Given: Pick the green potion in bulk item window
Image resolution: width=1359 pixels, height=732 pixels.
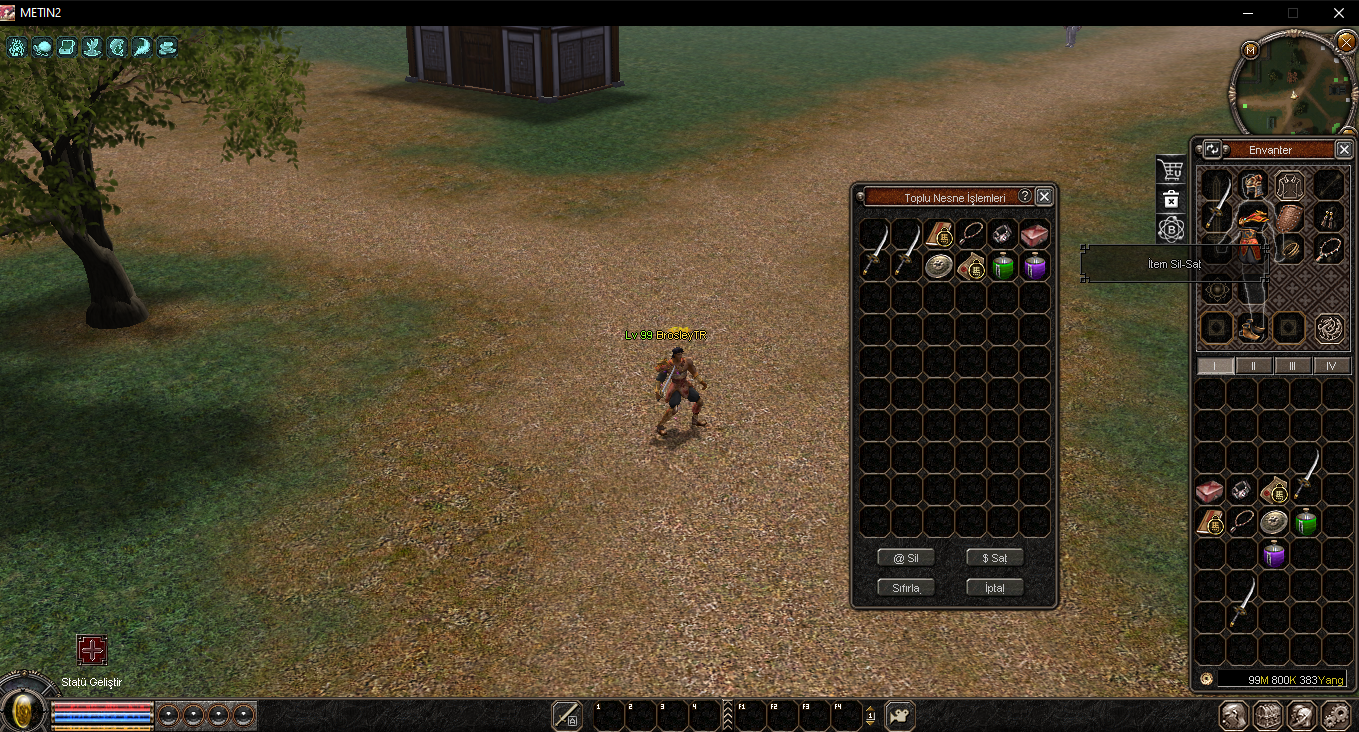Looking at the screenshot, I should tap(1003, 266).
